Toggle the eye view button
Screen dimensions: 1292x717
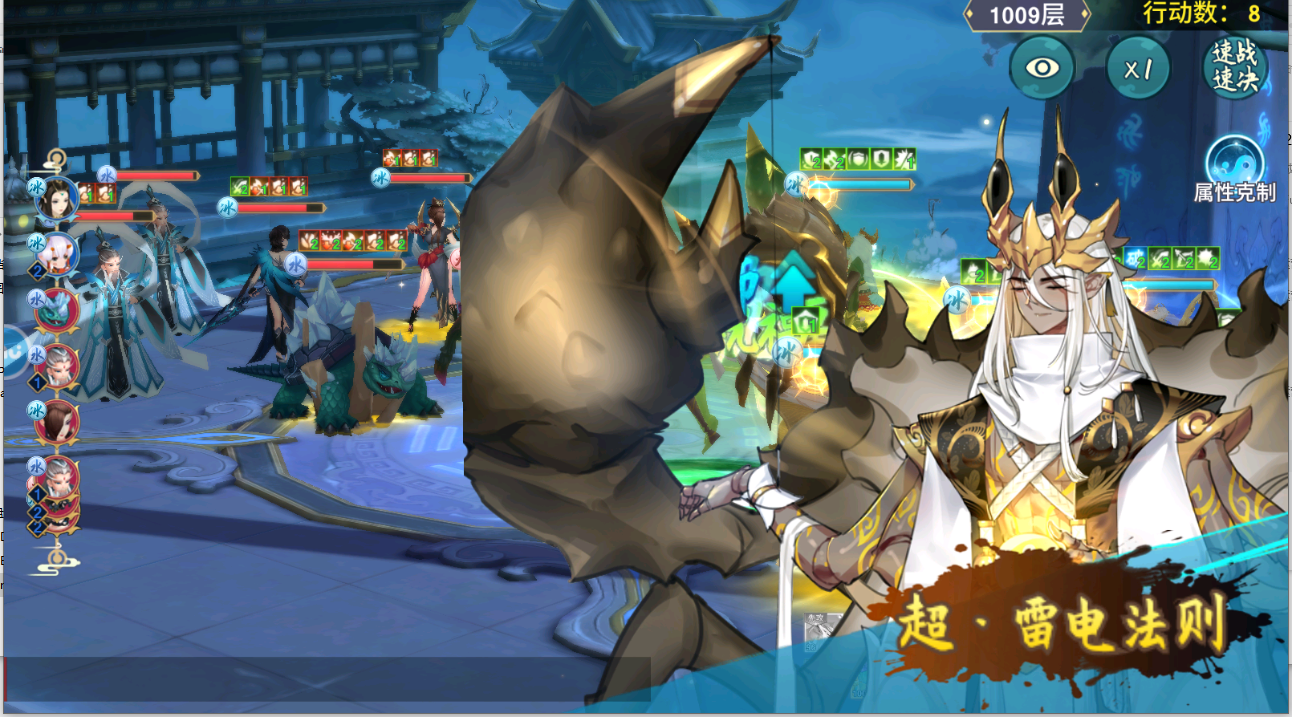[x=1041, y=68]
